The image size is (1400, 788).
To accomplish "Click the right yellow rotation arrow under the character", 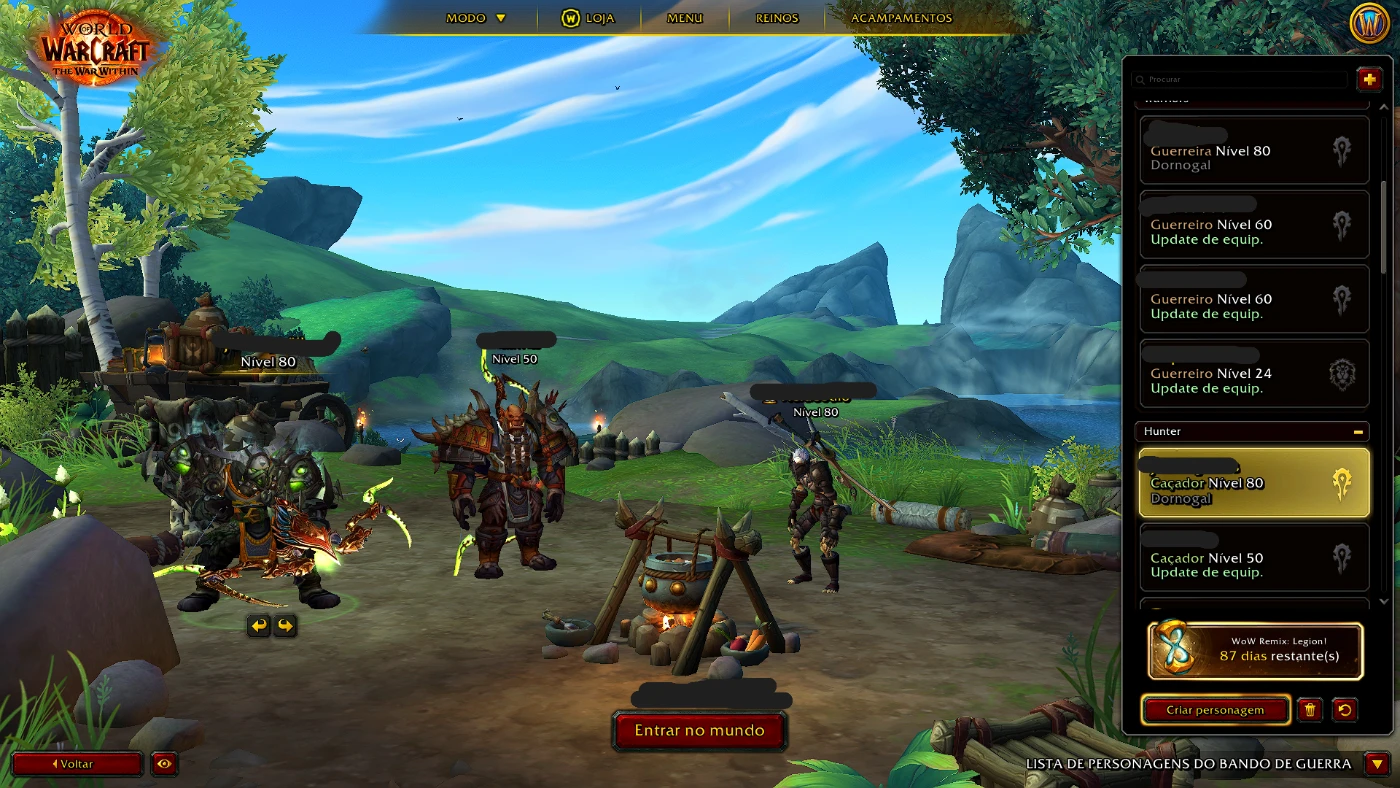I will tap(284, 625).
